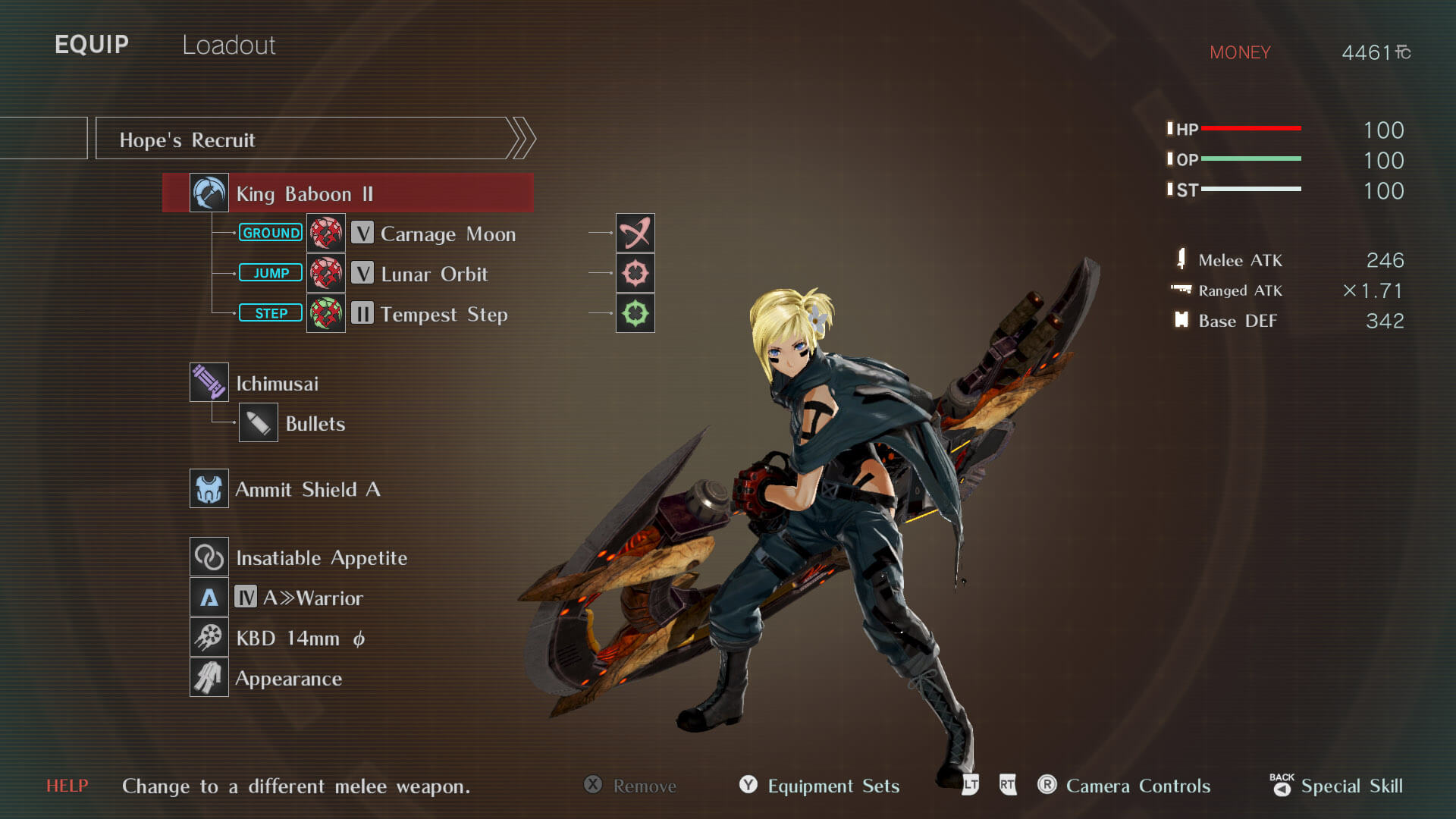Open the Ichimusai gun slot

click(277, 384)
